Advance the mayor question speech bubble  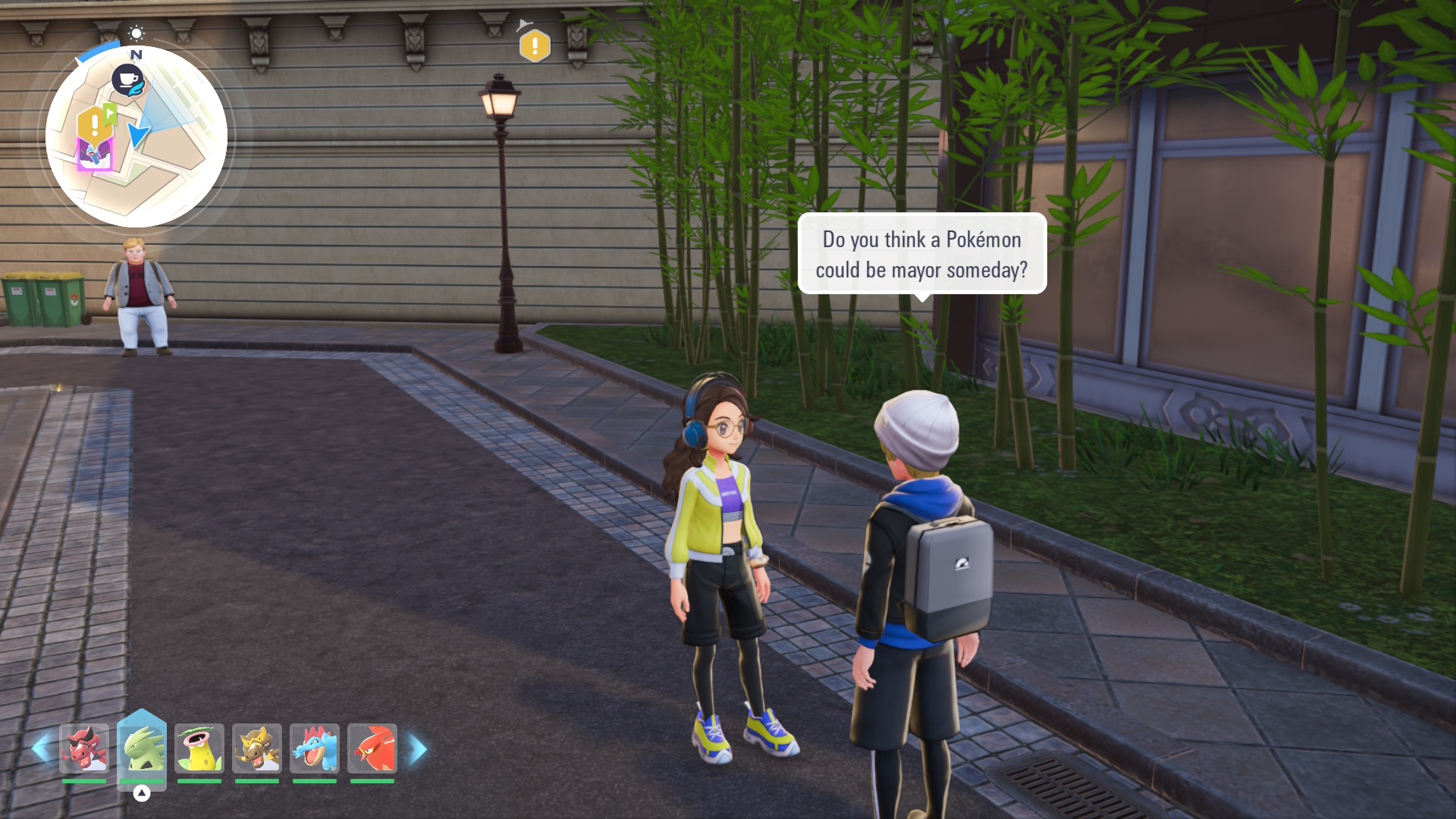pyautogui.click(x=921, y=254)
